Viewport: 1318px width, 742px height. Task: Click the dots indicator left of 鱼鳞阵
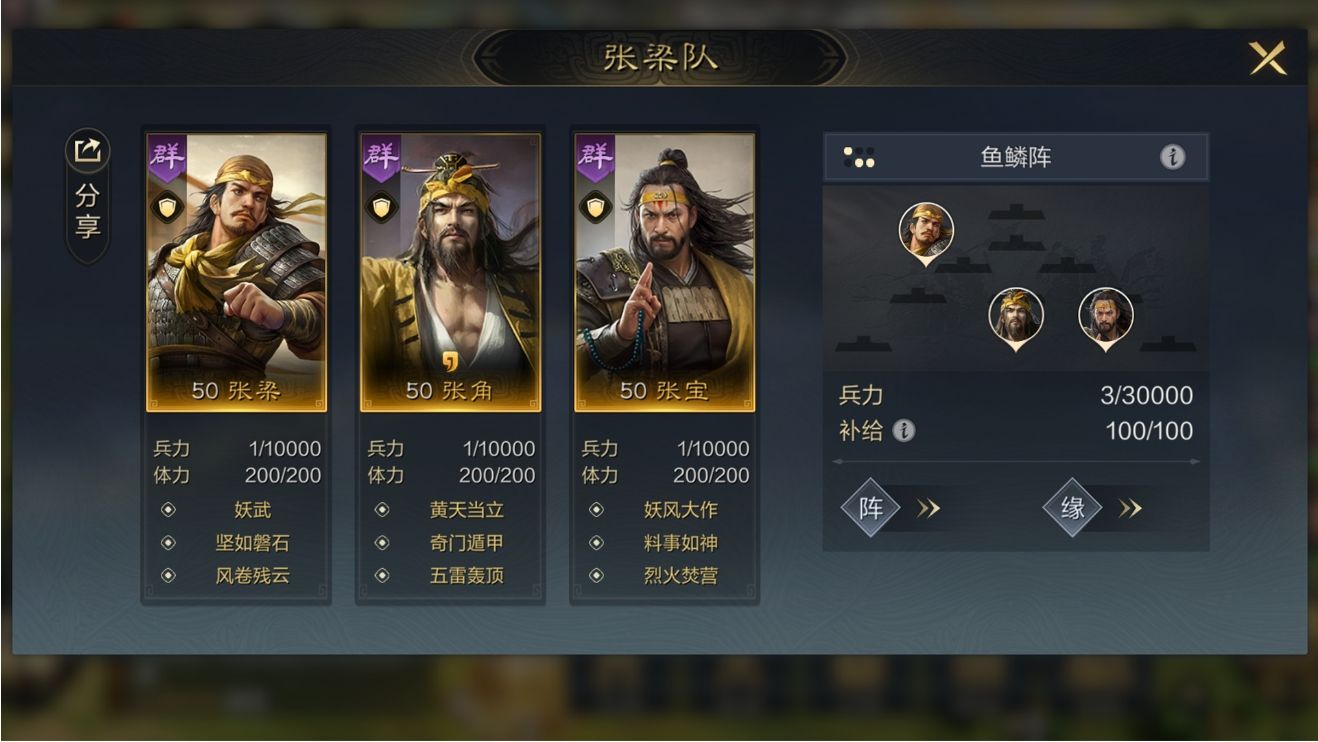pyautogui.click(x=860, y=155)
